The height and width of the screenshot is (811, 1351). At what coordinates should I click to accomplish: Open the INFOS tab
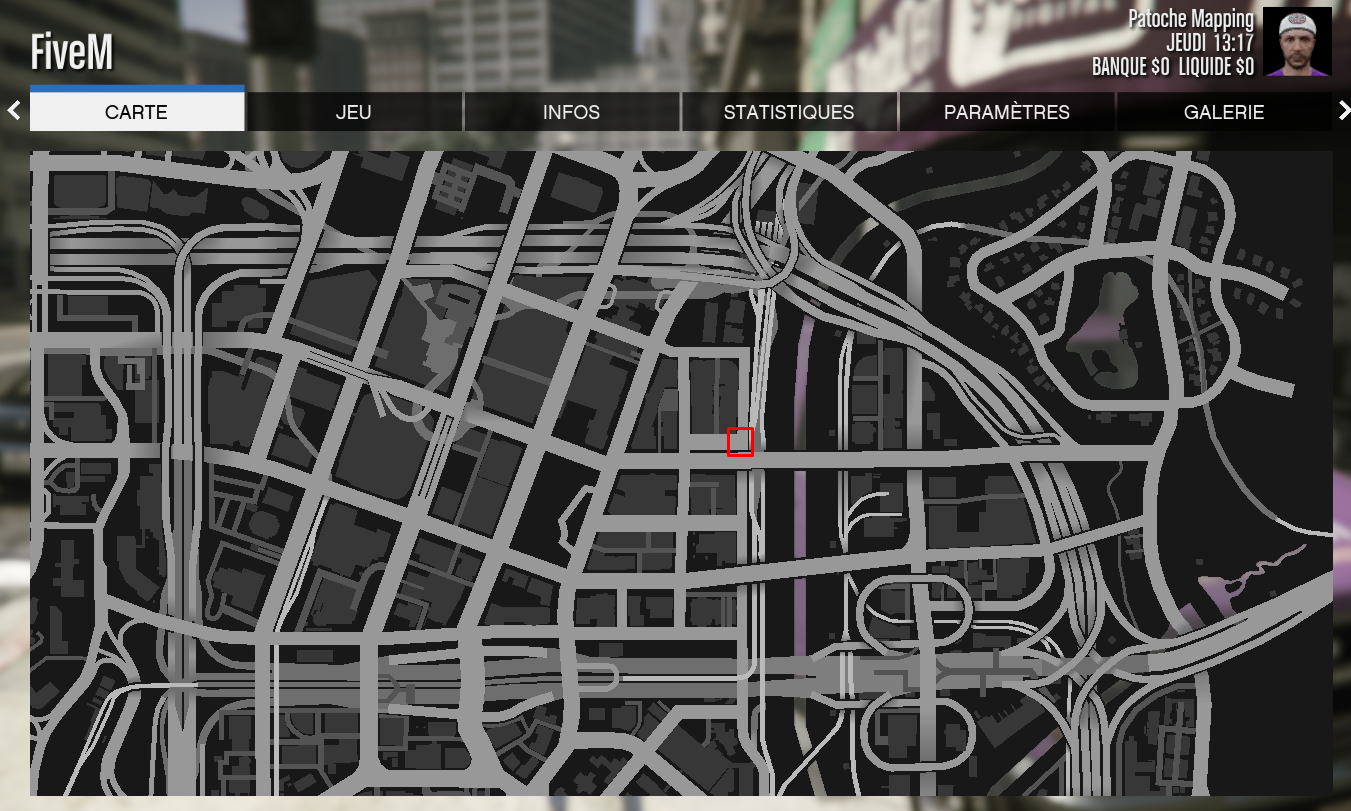(x=571, y=112)
